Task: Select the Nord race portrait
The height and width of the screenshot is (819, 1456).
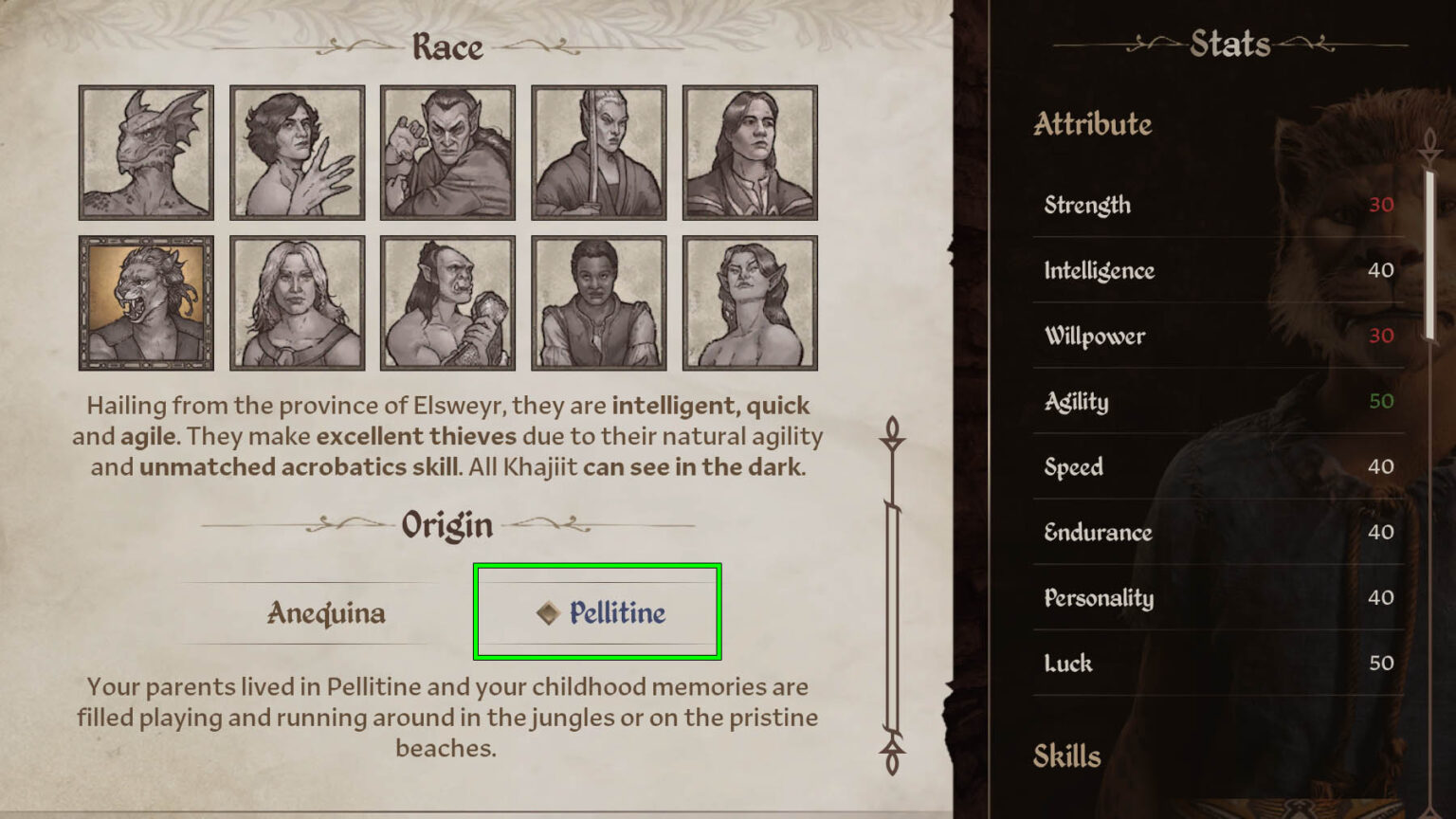Action: click(297, 301)
